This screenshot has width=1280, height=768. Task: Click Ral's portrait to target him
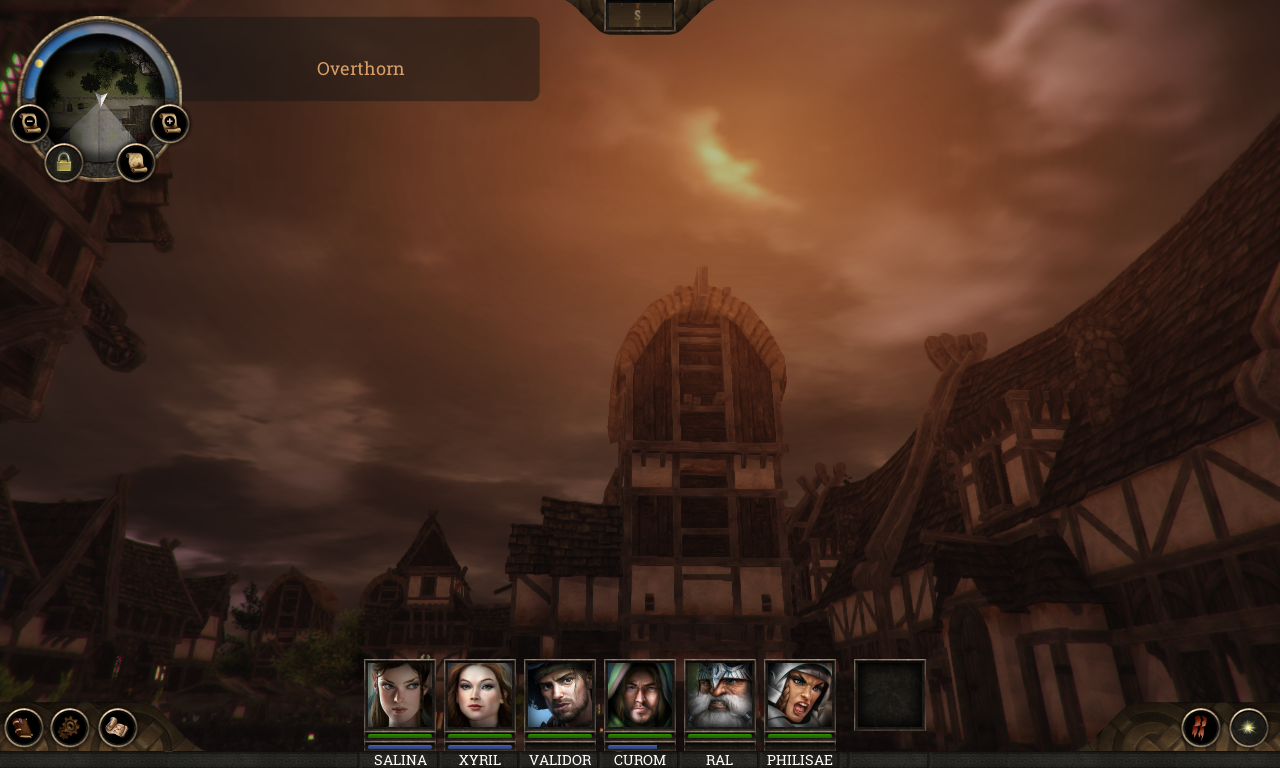719,696
